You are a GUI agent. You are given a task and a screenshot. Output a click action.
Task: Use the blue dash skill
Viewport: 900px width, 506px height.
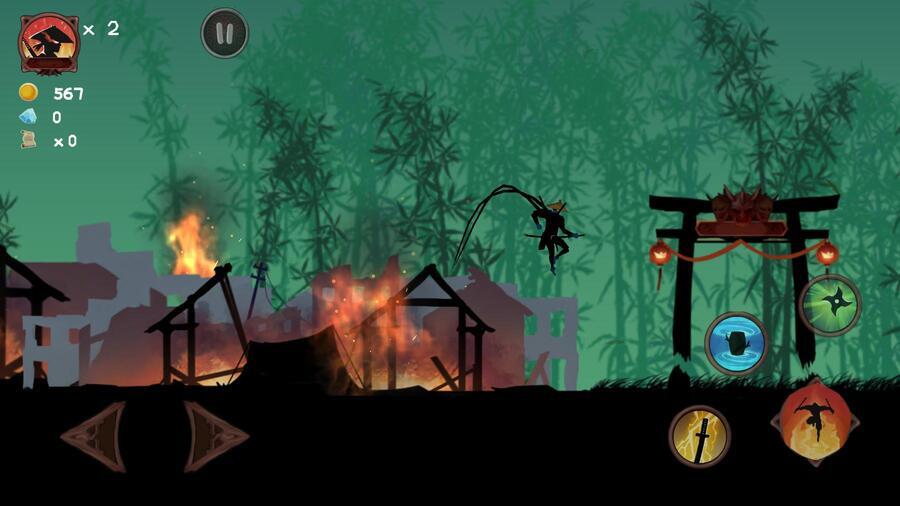[736, 343]
